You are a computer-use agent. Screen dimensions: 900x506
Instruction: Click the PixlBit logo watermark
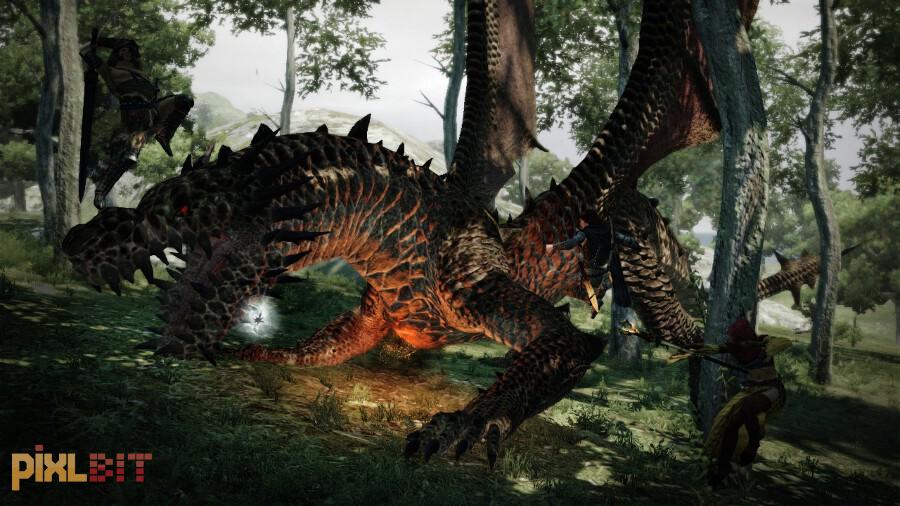[x=81, y=466]
